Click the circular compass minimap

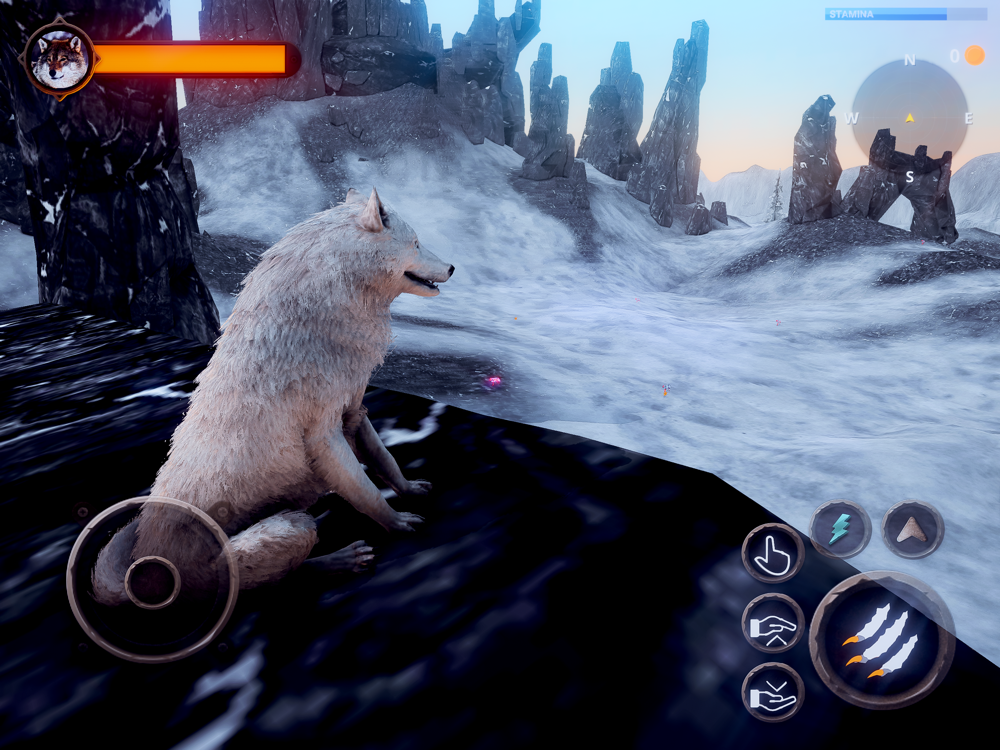tap(909, 117)
